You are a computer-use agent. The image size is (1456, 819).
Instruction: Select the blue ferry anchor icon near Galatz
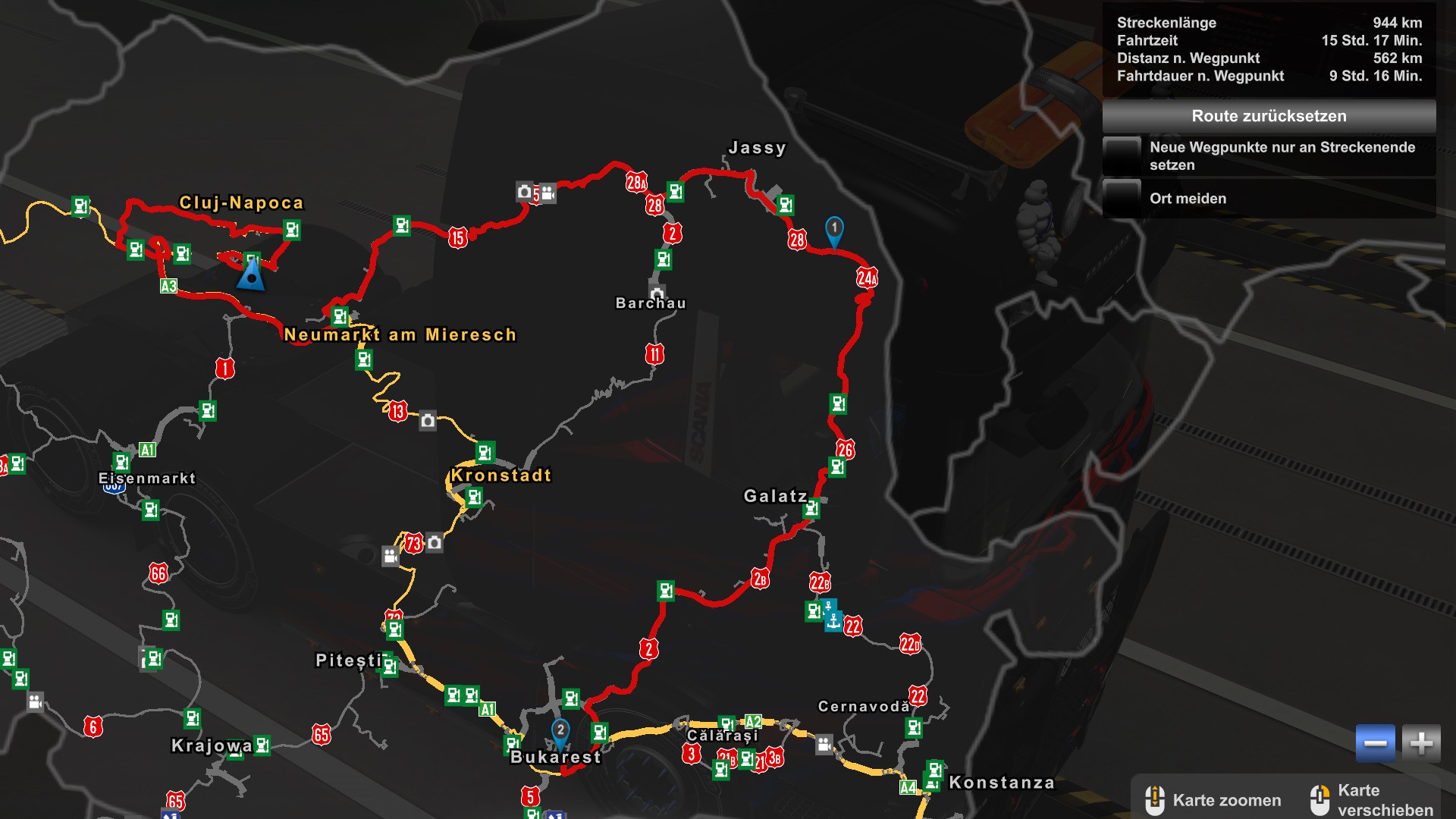point(832,623)
